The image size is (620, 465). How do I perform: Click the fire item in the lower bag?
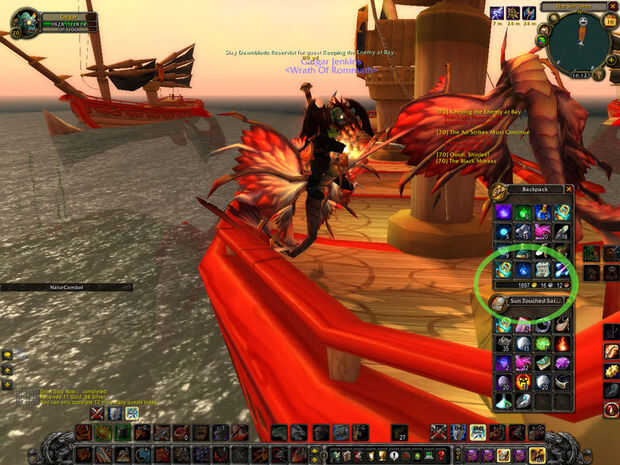coord(562,343)
